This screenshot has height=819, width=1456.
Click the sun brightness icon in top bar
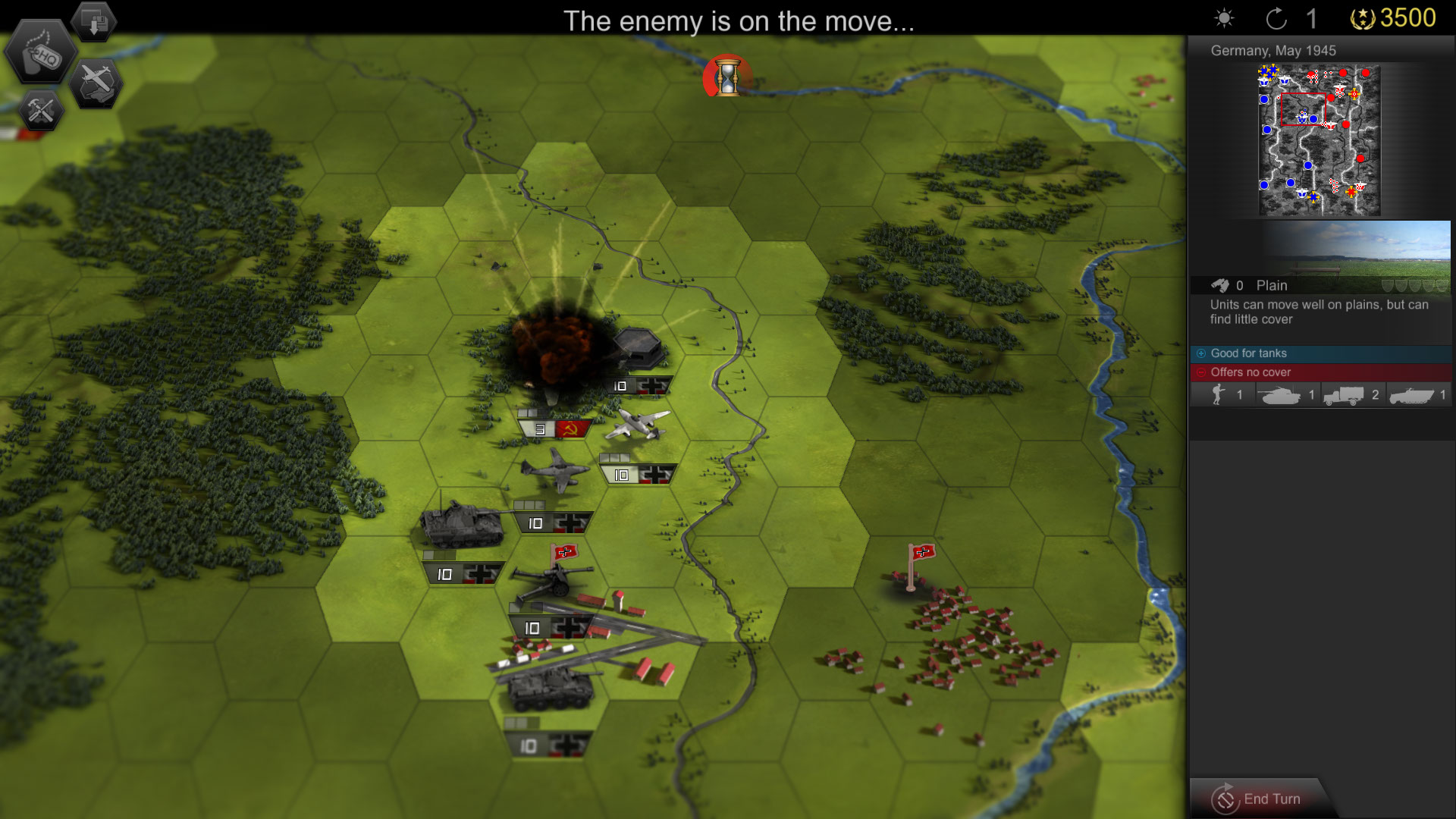[1226, 16]
